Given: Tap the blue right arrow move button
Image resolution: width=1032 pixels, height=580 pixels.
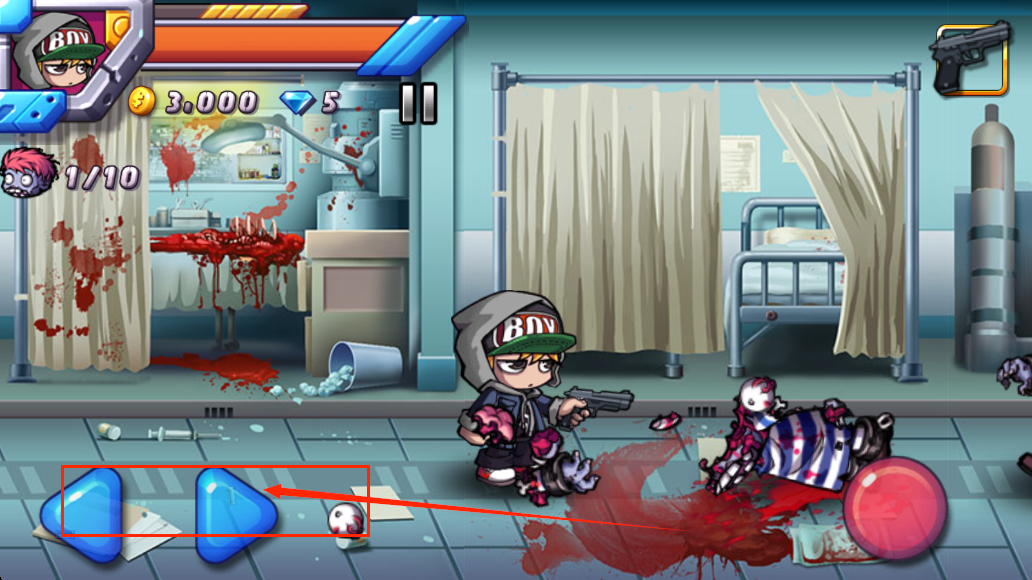Looking at the screenshot, I should click(233, 513).
